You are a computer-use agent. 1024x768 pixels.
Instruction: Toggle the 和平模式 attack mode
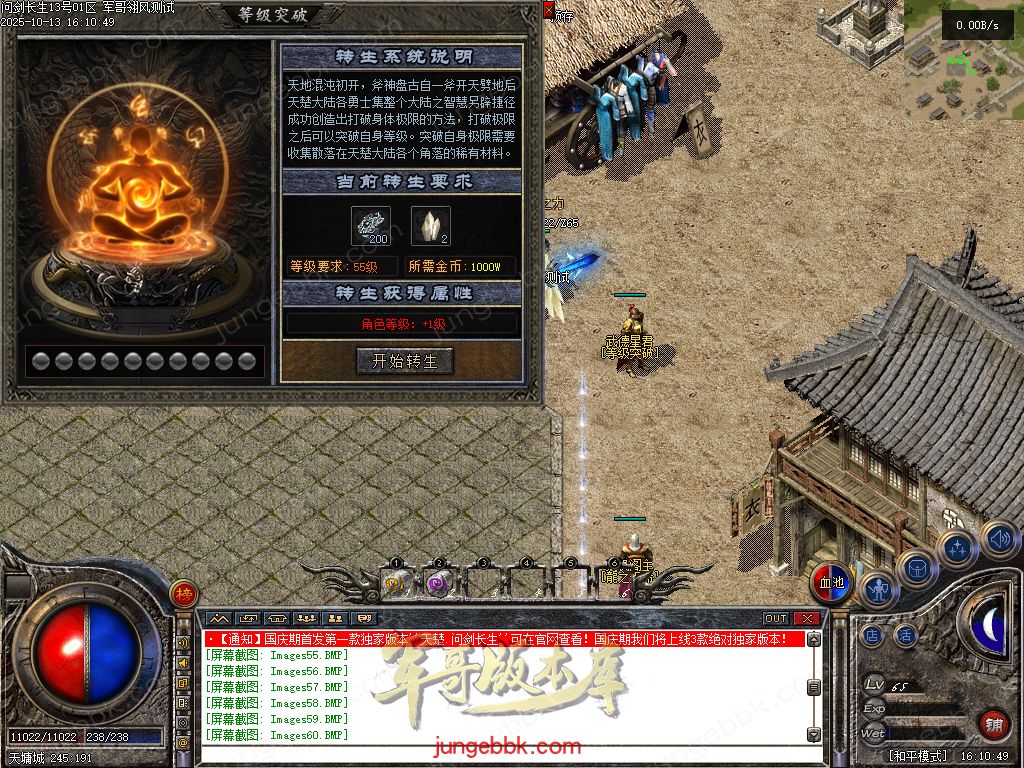(916, 756)
